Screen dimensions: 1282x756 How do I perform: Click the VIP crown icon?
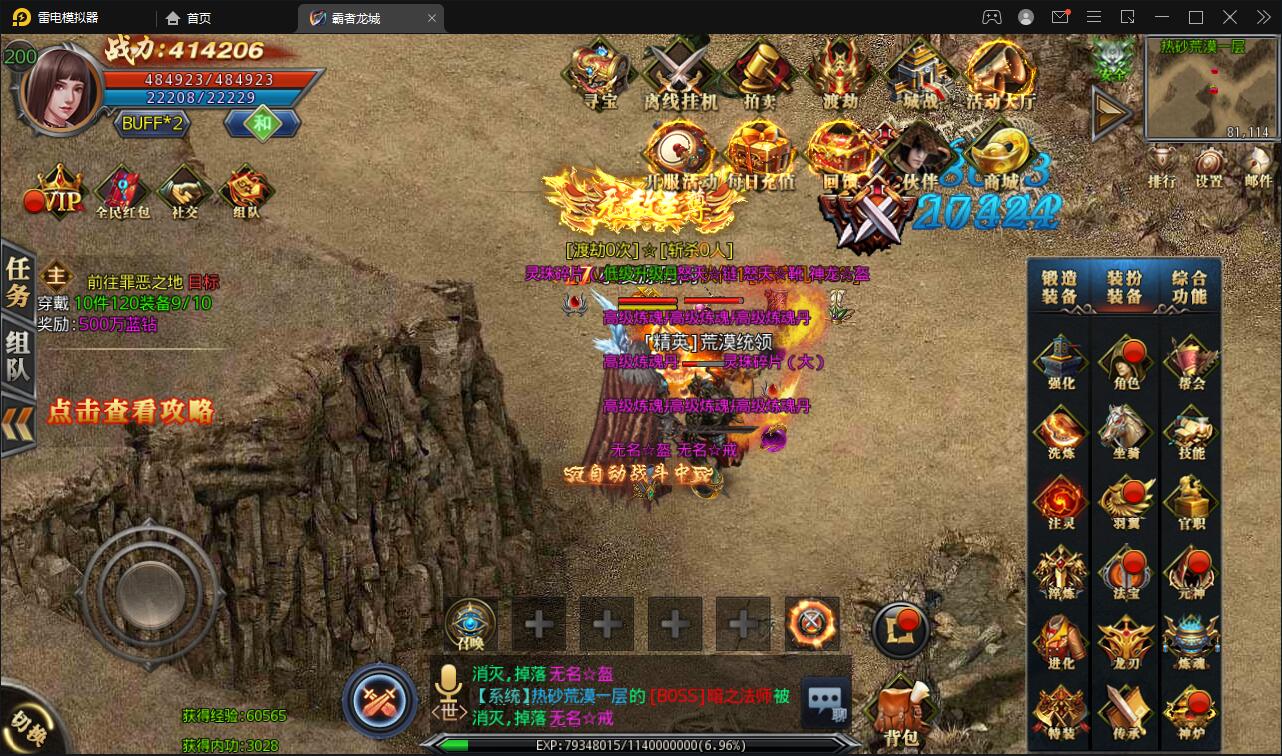pyautogui.click(x=59, y=190)
